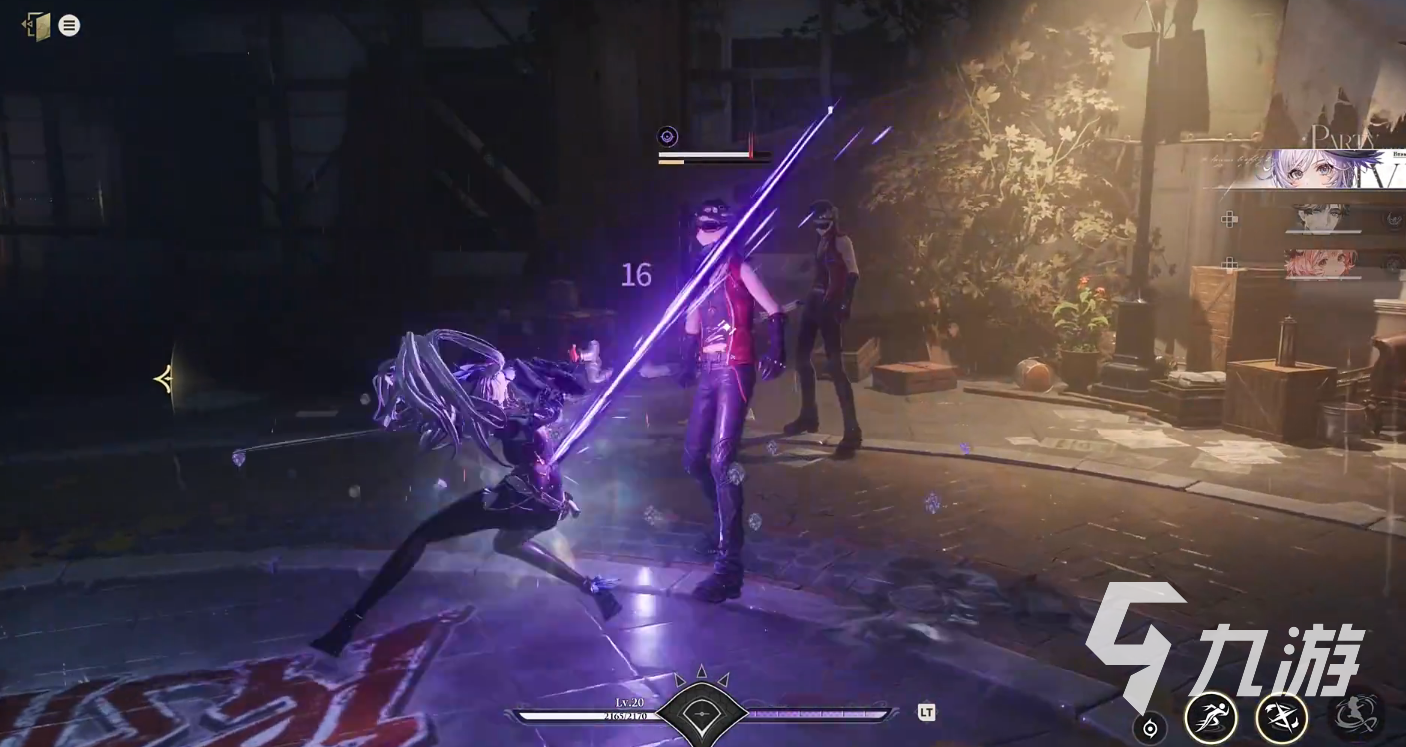
Task: Toggle the small target lock-on icon
Action: (1149, 729)
